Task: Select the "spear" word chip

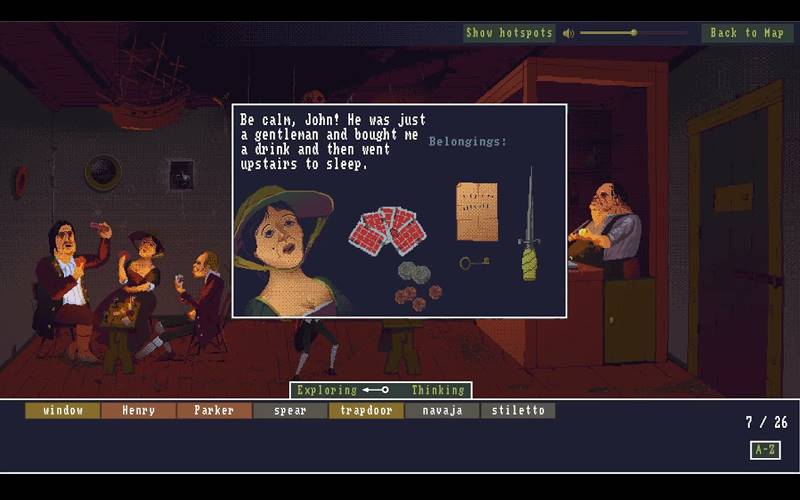Action: [x=290, y=410]
